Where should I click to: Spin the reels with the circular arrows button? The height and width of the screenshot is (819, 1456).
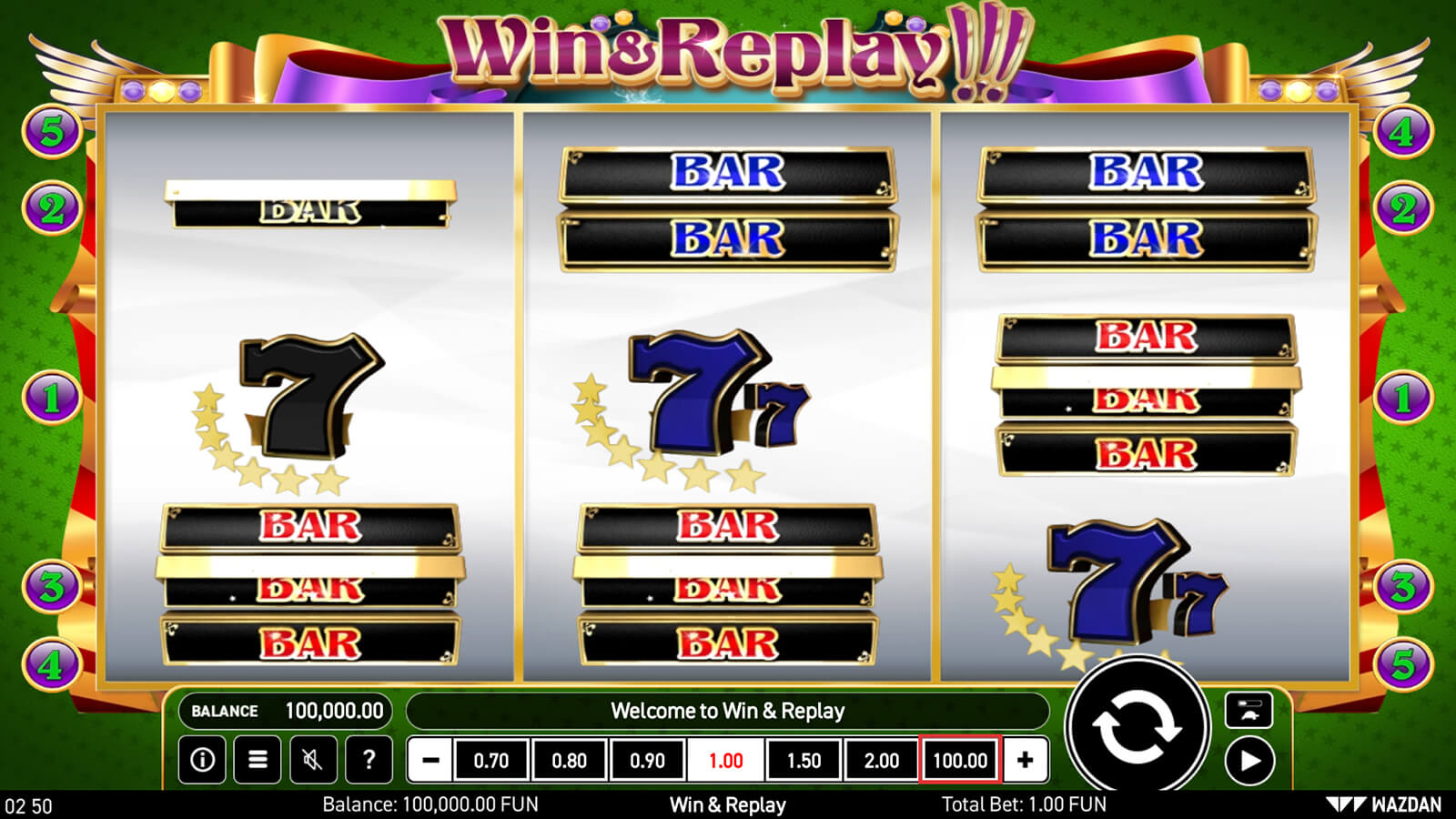click(x=1137, y=728)
